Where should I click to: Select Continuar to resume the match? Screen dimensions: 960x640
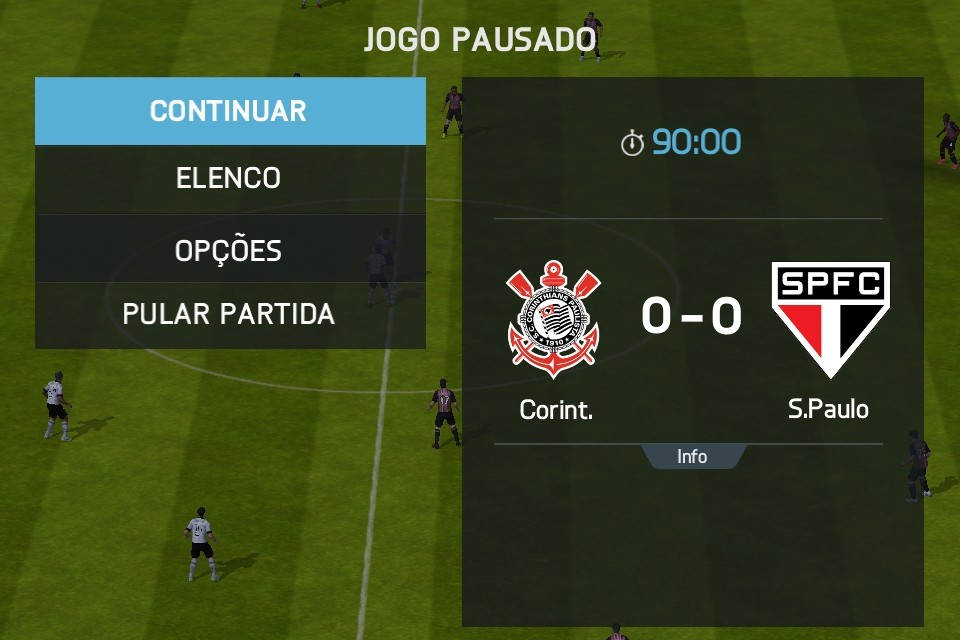[229, 111]
